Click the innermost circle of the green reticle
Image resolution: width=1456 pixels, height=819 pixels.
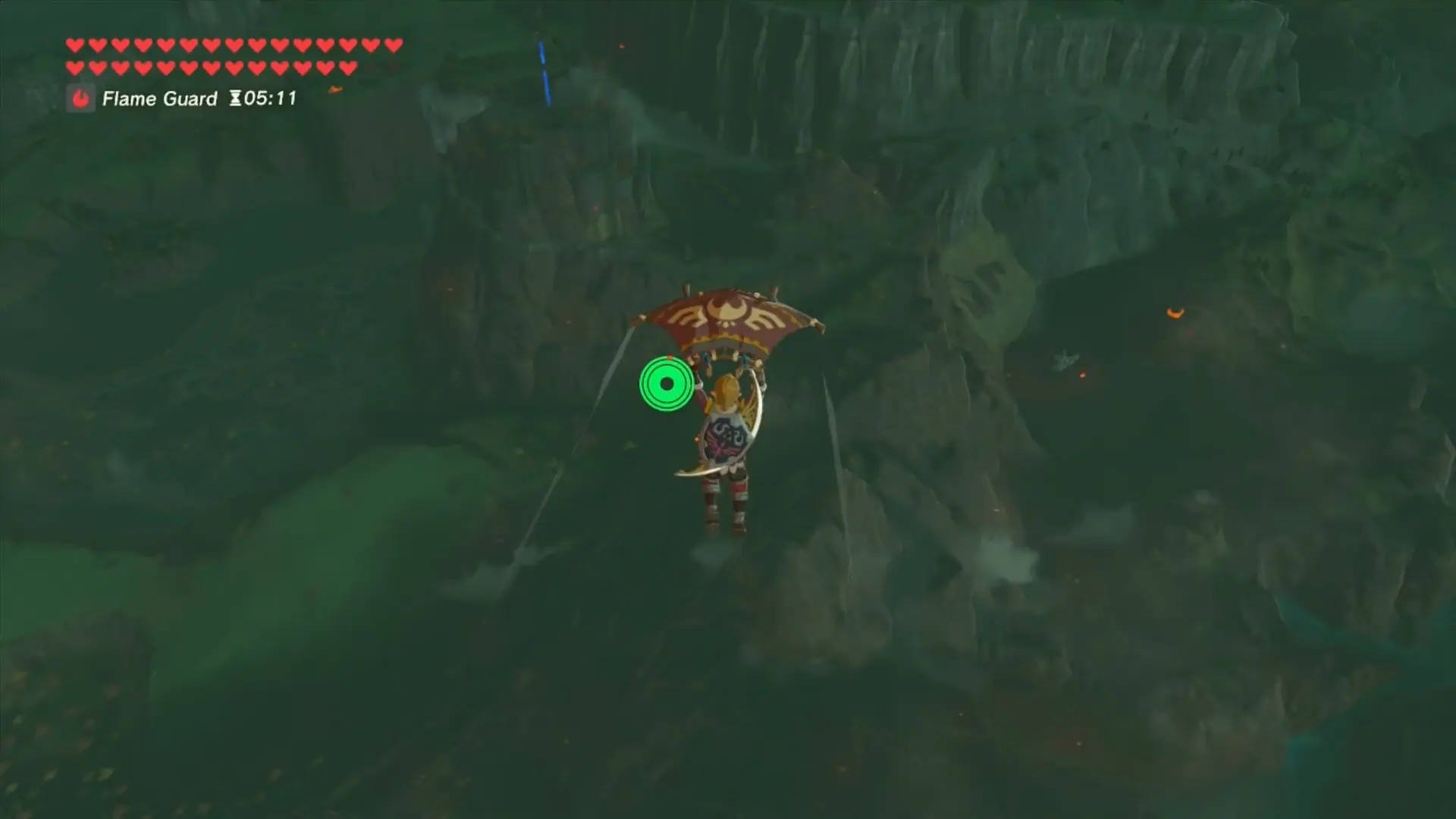[666, 383]
